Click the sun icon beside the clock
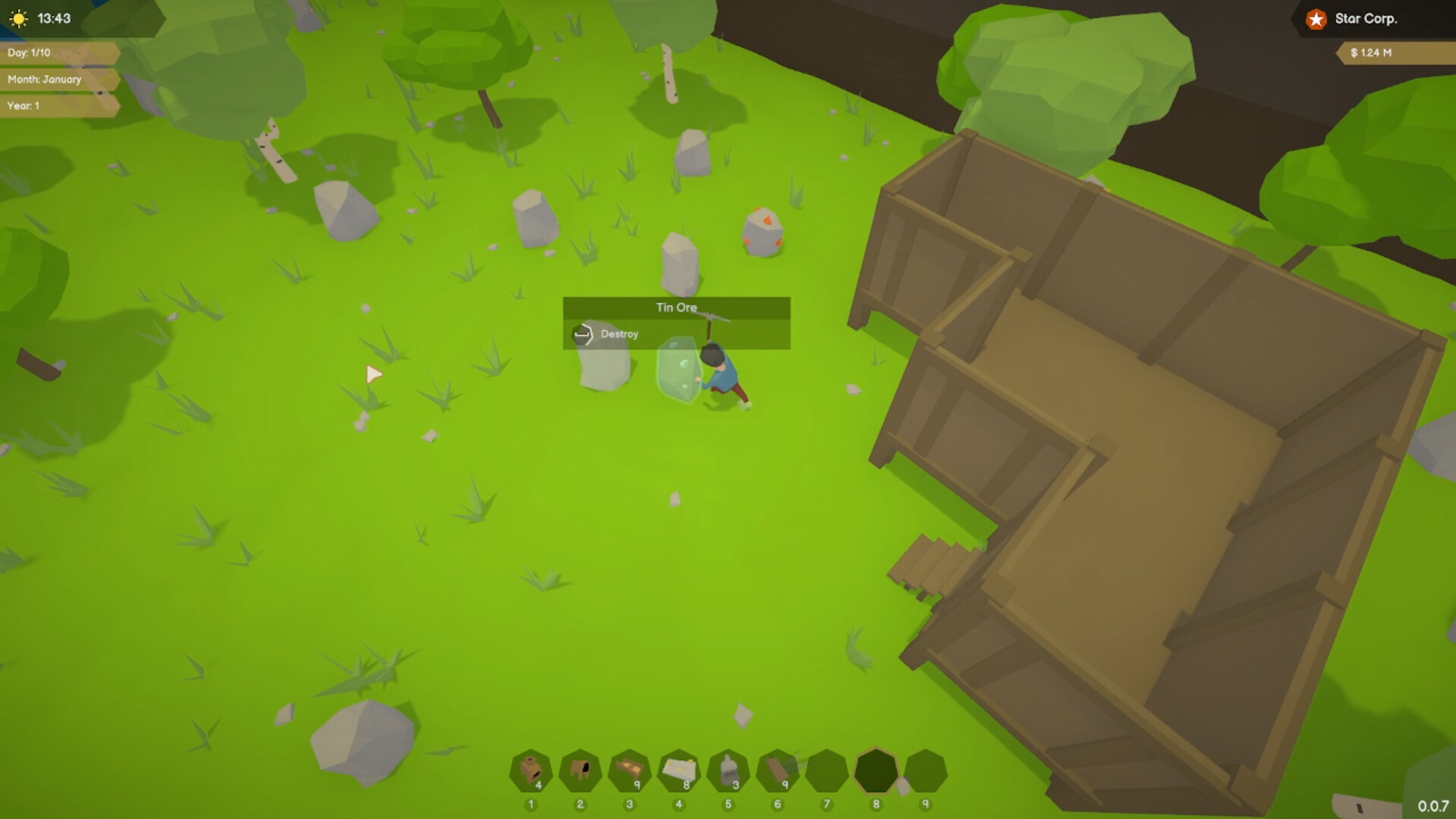The width and height of the screenshot is (1456, 819). pyautogui.click(x=826, y=768)
